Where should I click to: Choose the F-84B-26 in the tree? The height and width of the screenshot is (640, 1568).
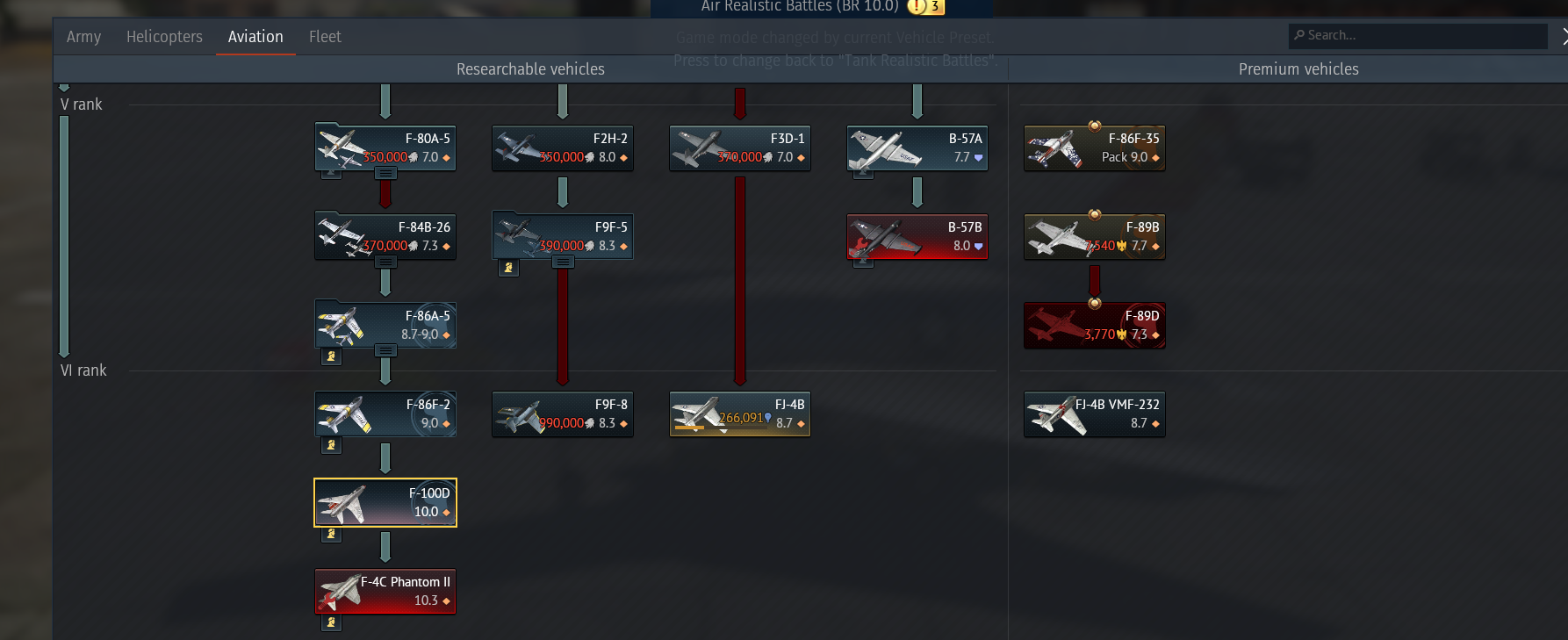[x=385, y=236]
